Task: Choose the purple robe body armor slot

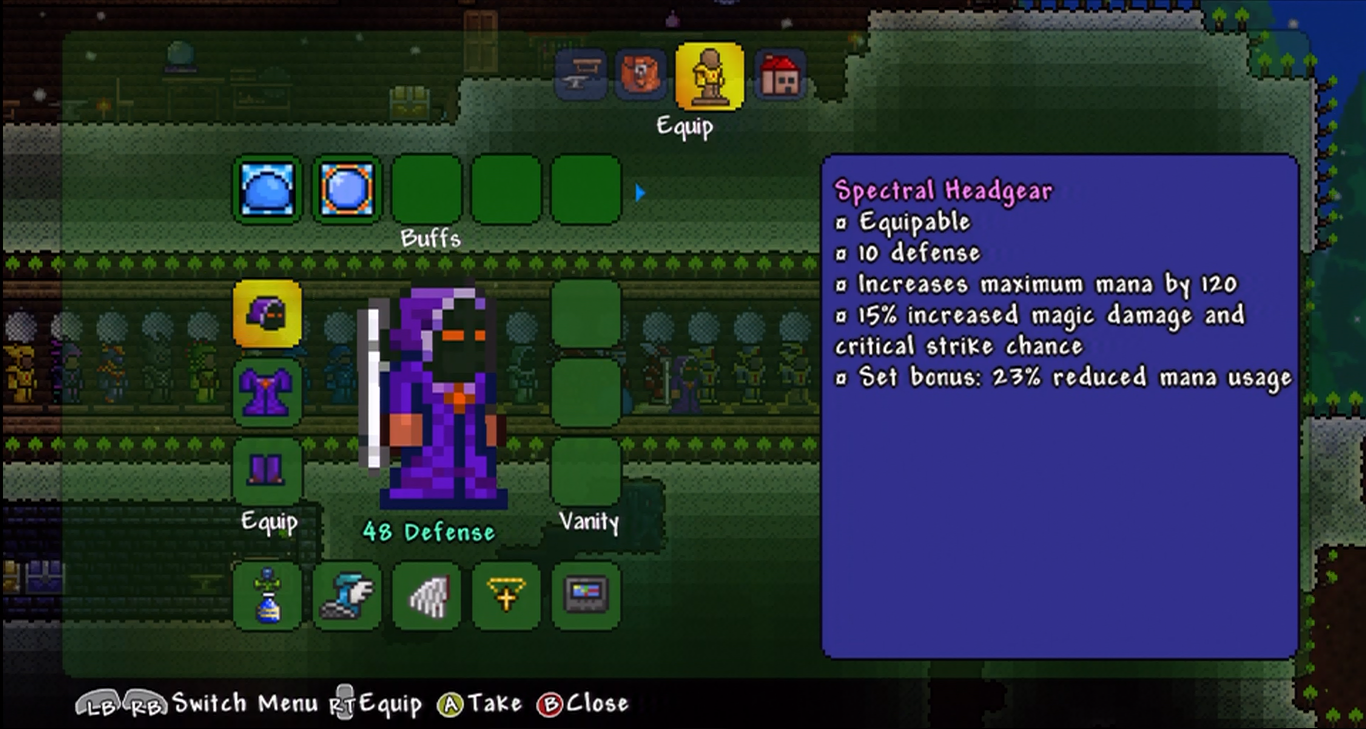Action: tap(267, 392)
